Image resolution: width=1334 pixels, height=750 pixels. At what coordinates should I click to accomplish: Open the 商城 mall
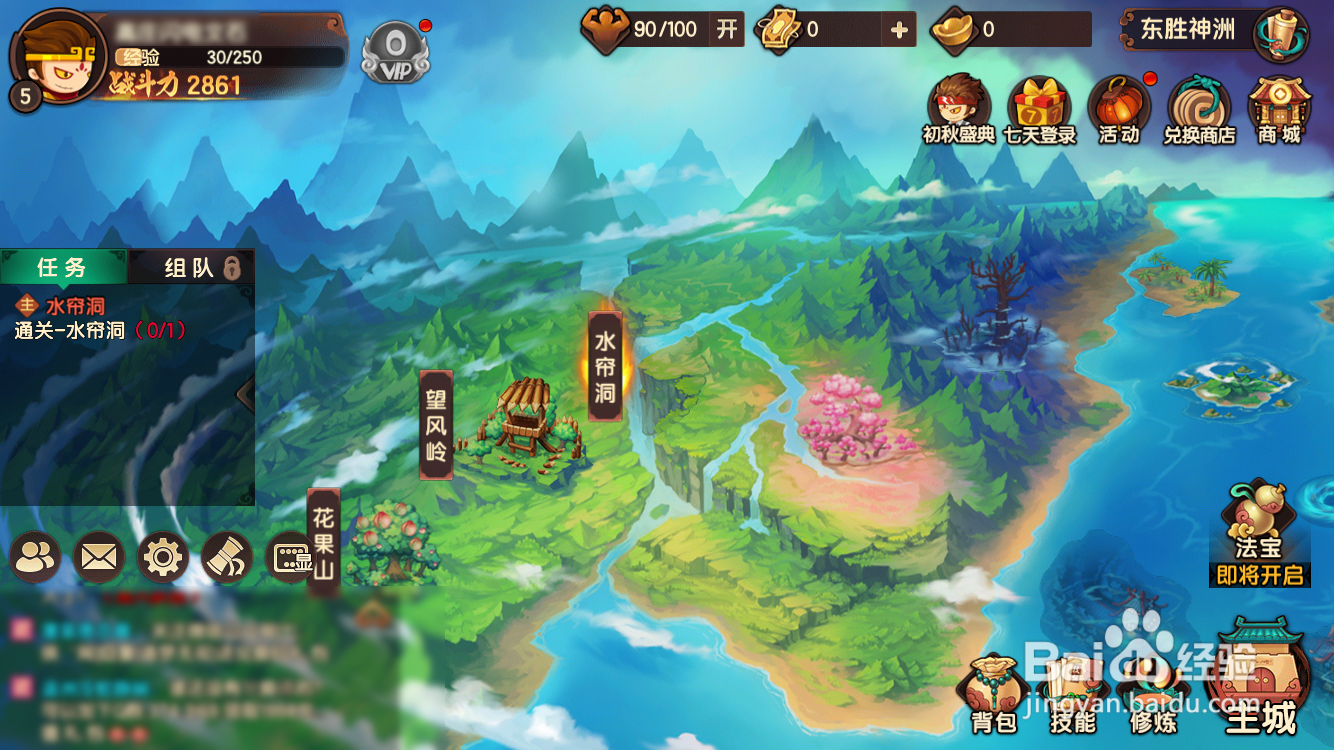(1279, 109)
